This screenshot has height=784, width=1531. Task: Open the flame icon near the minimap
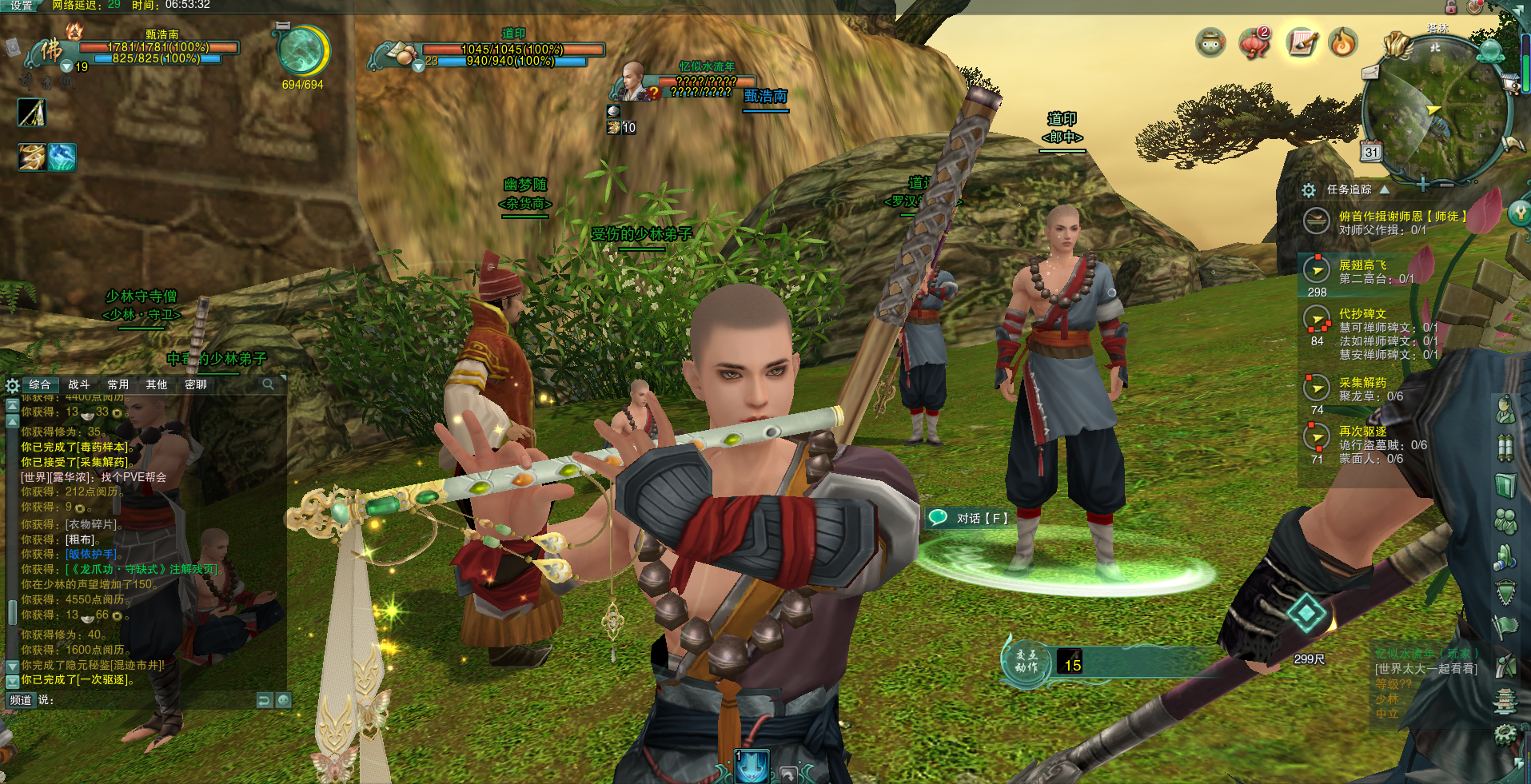click(1343, 42)
